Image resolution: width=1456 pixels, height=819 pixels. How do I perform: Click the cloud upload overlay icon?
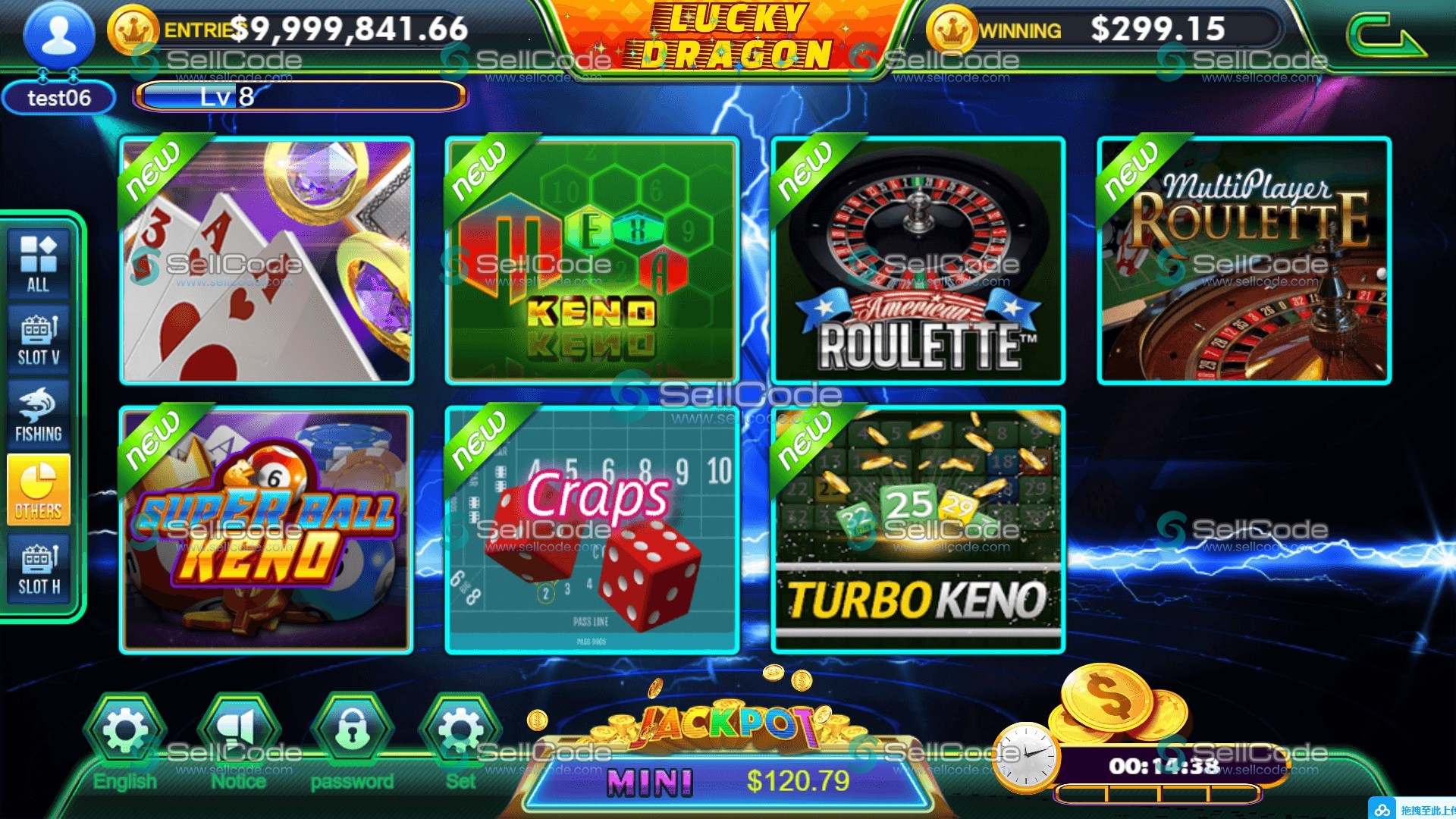[x=1382, y=810]
